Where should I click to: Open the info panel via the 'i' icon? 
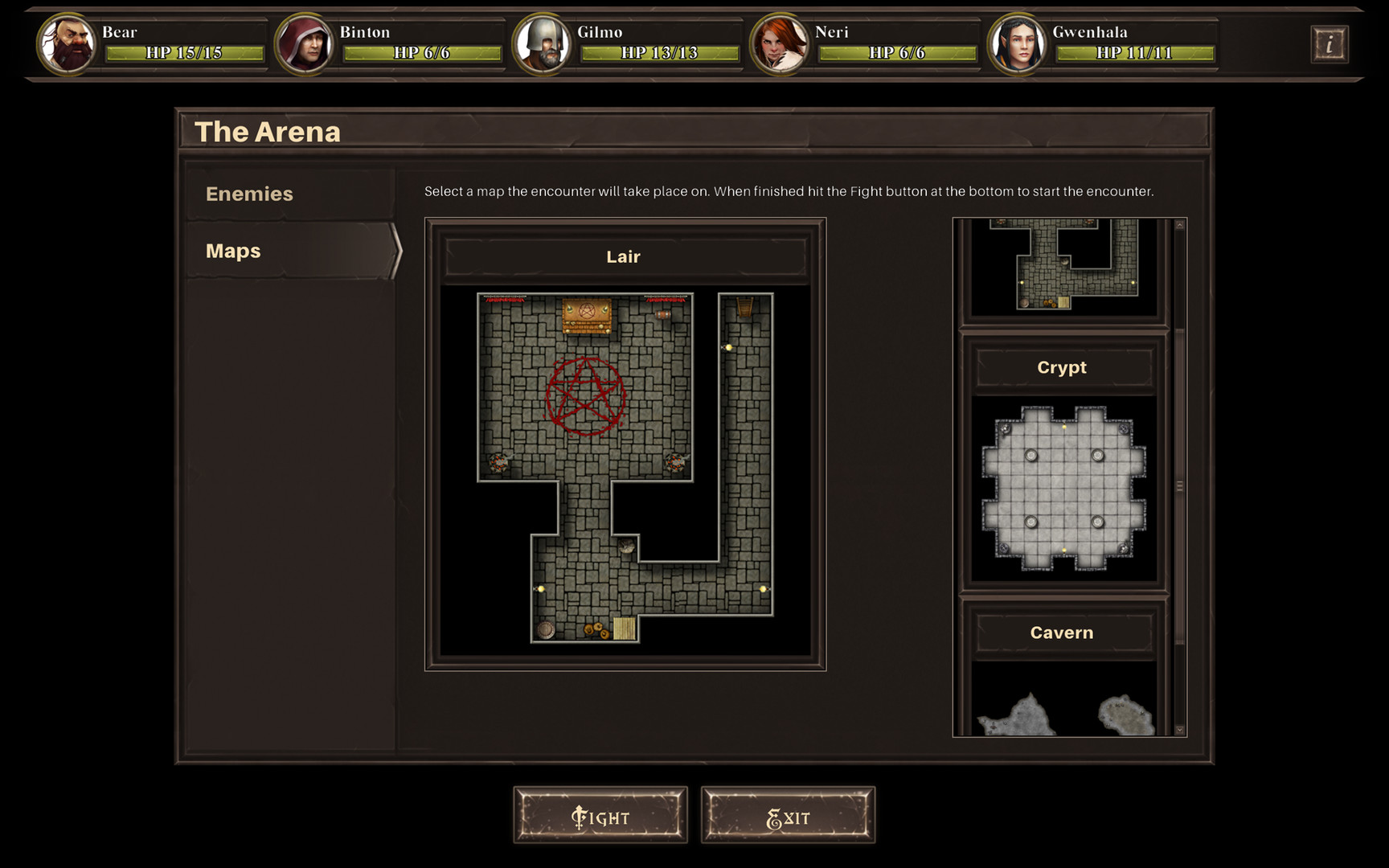click(x=1330, y=44)
